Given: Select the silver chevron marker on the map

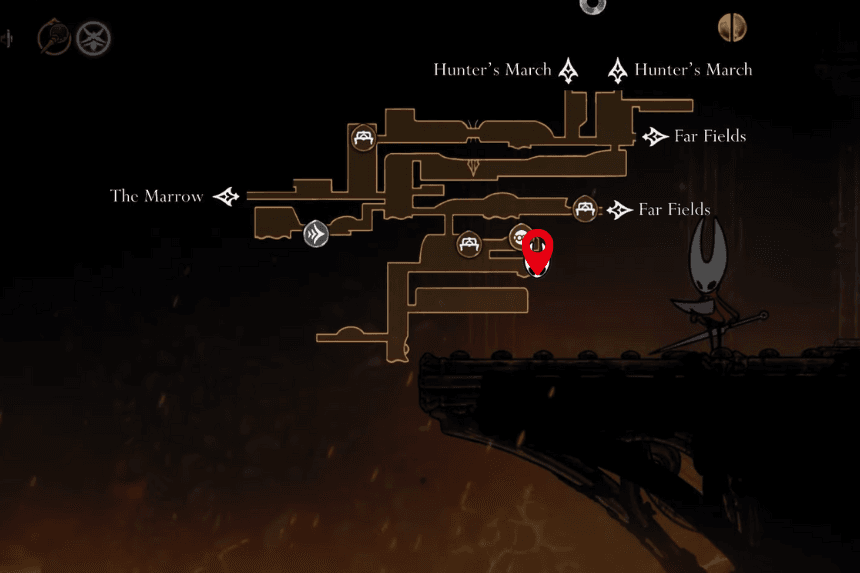Looking at the screenshot, I should [x=316, y=234].
